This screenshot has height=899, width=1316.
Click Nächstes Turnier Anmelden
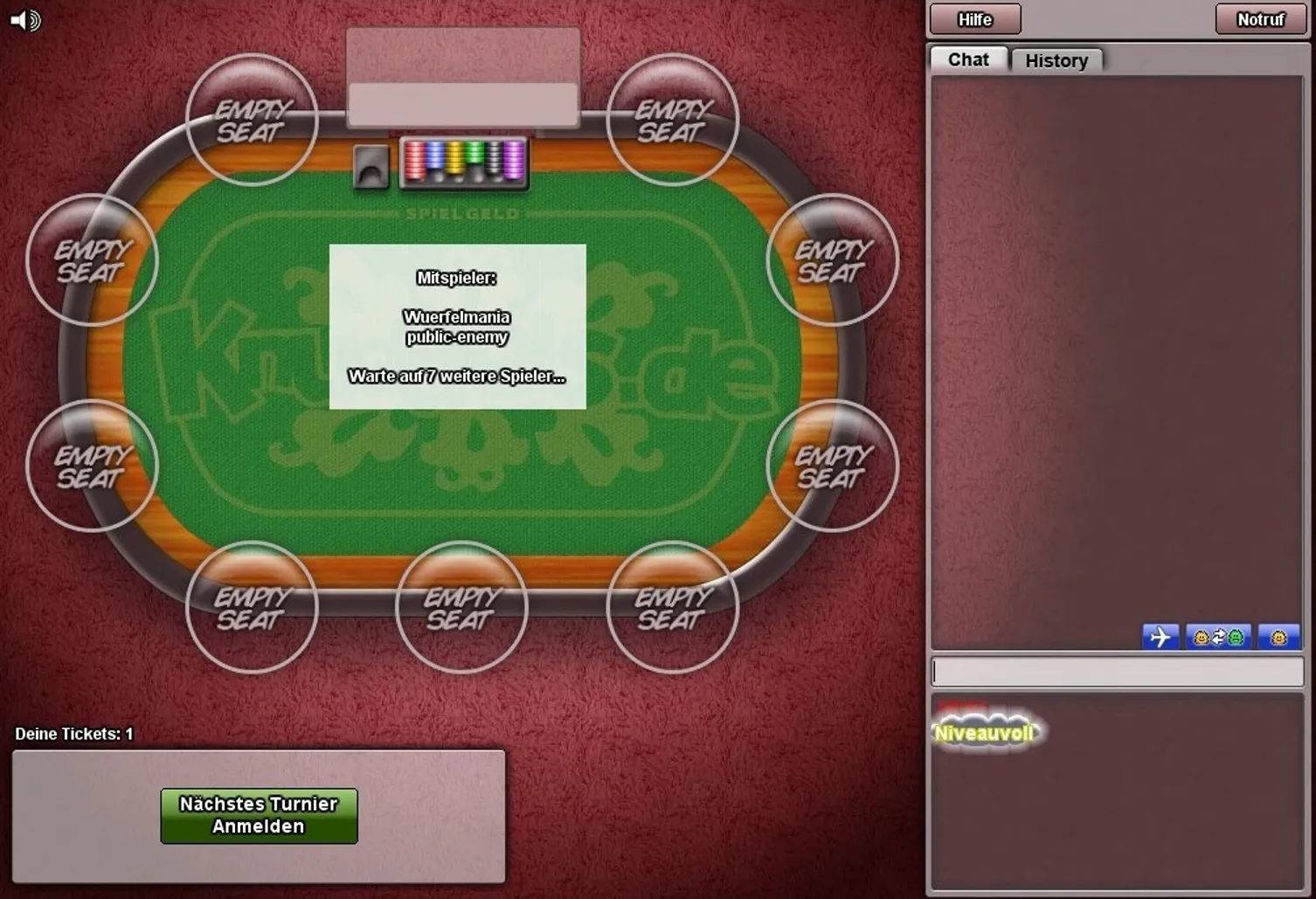point(258,815)
